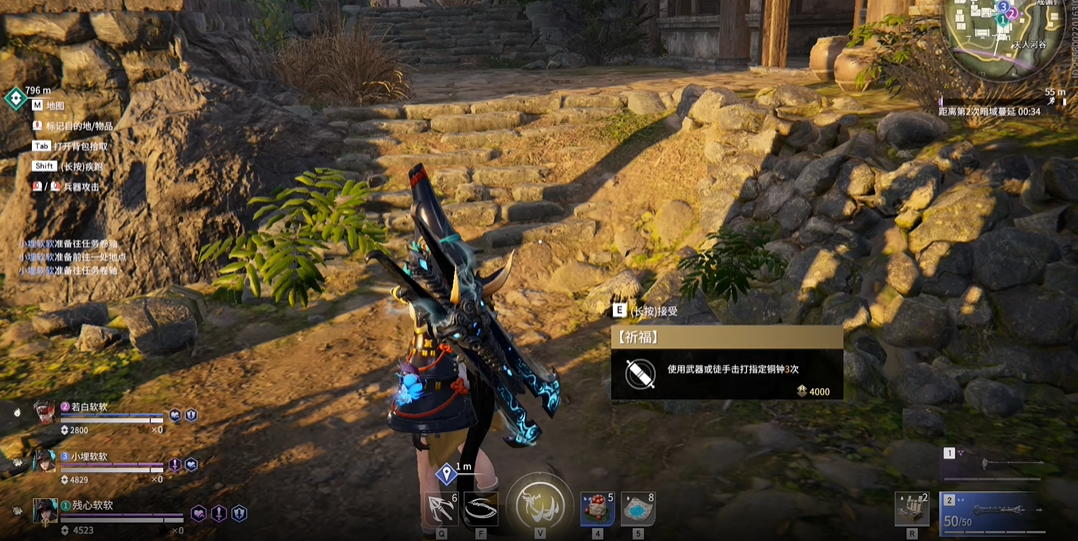Viewport: 1078px width, 541px height.
Task: Click own portrait for 残心软软
Action: coord(44,511)
